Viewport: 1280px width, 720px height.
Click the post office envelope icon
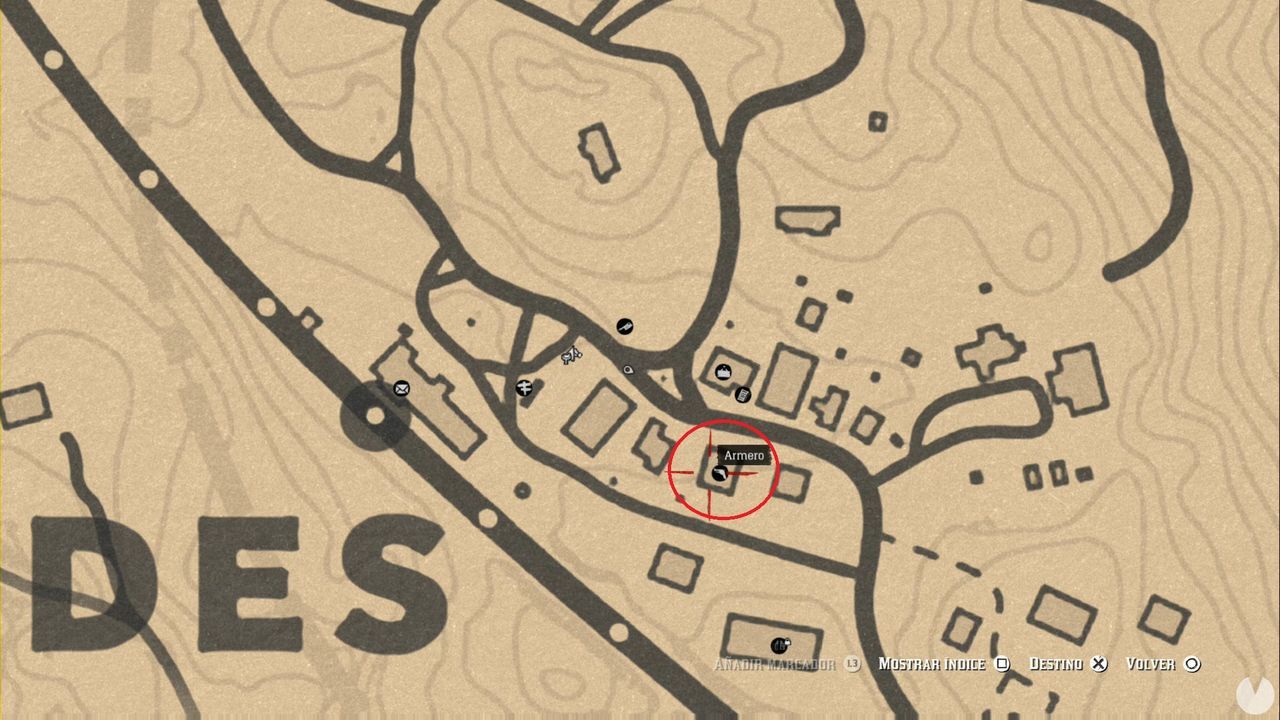400,389
